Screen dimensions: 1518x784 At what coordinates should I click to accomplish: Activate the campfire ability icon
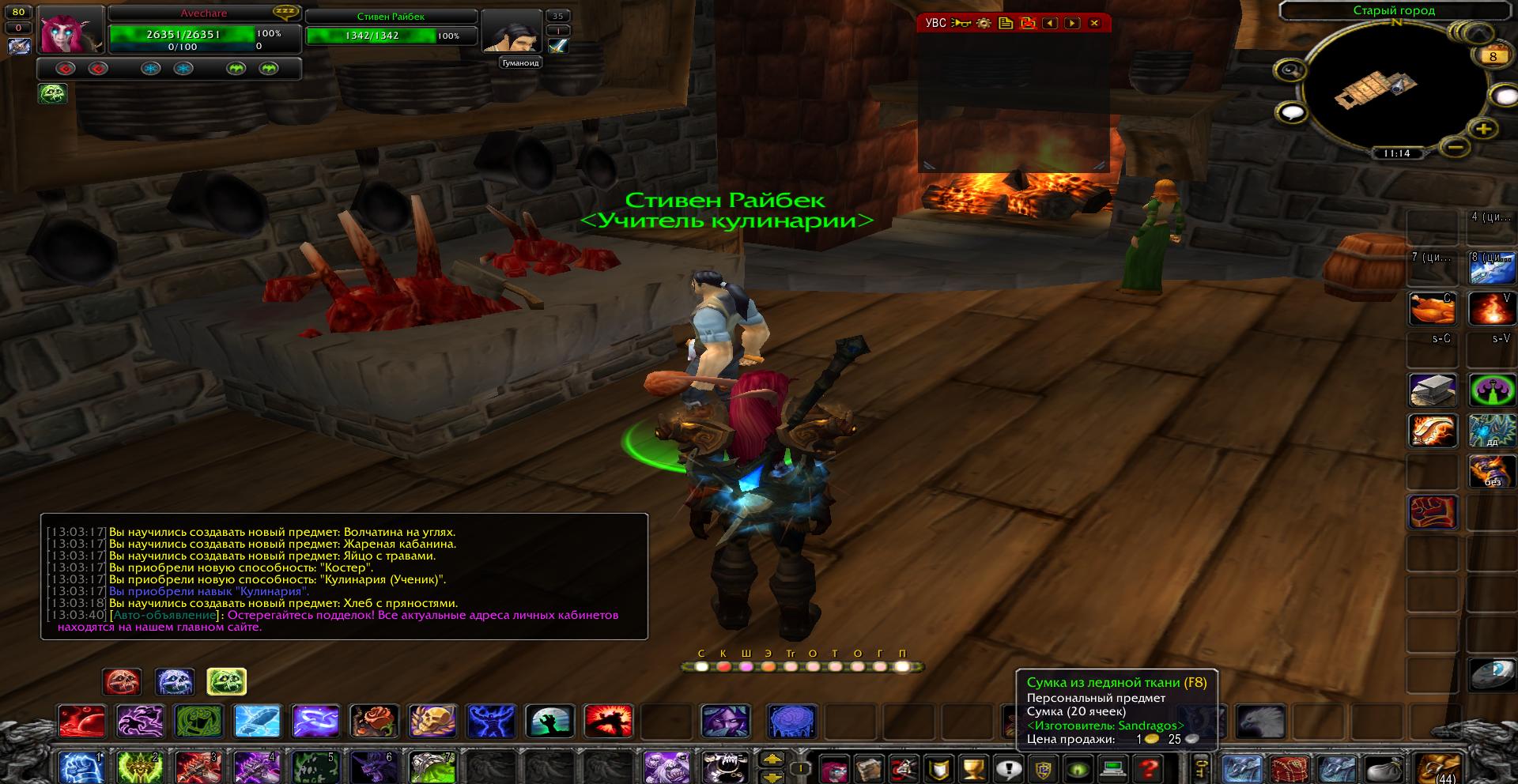click(1490, 309)
